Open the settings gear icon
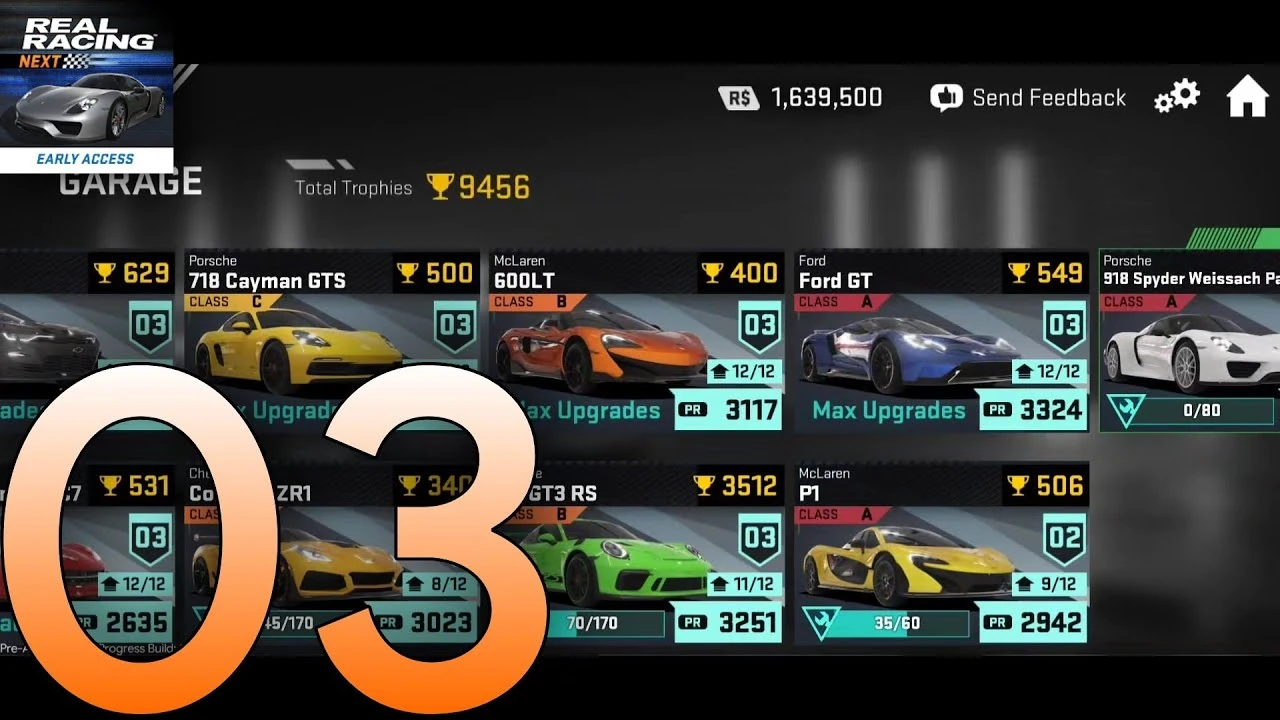Image resolution: width=1280 pixels, height=720 pixels. click(x=1176, y=96)
